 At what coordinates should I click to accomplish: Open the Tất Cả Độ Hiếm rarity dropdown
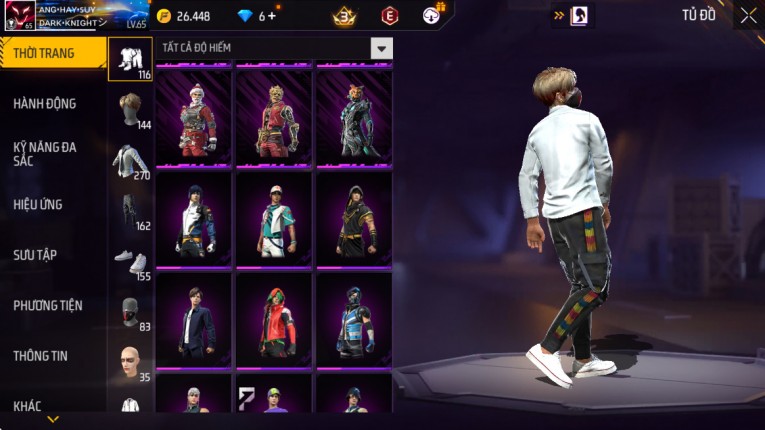pos(381,48)
